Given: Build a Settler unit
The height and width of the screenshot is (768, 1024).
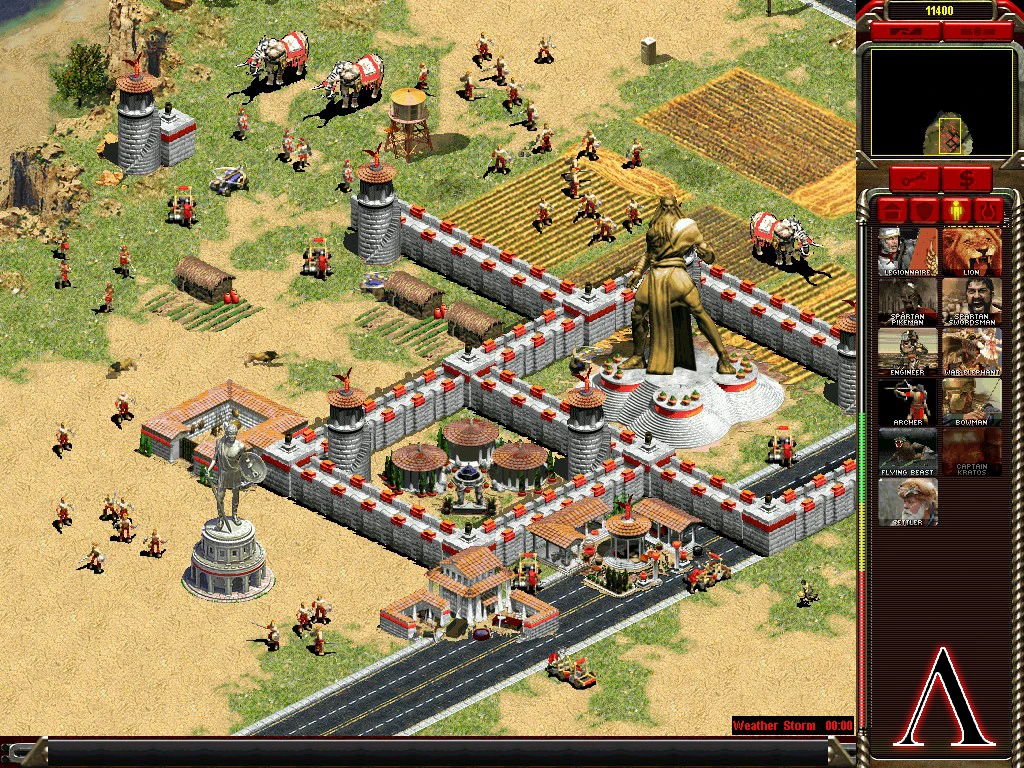Looking at the screenshot, I should (x=908, y=501).
